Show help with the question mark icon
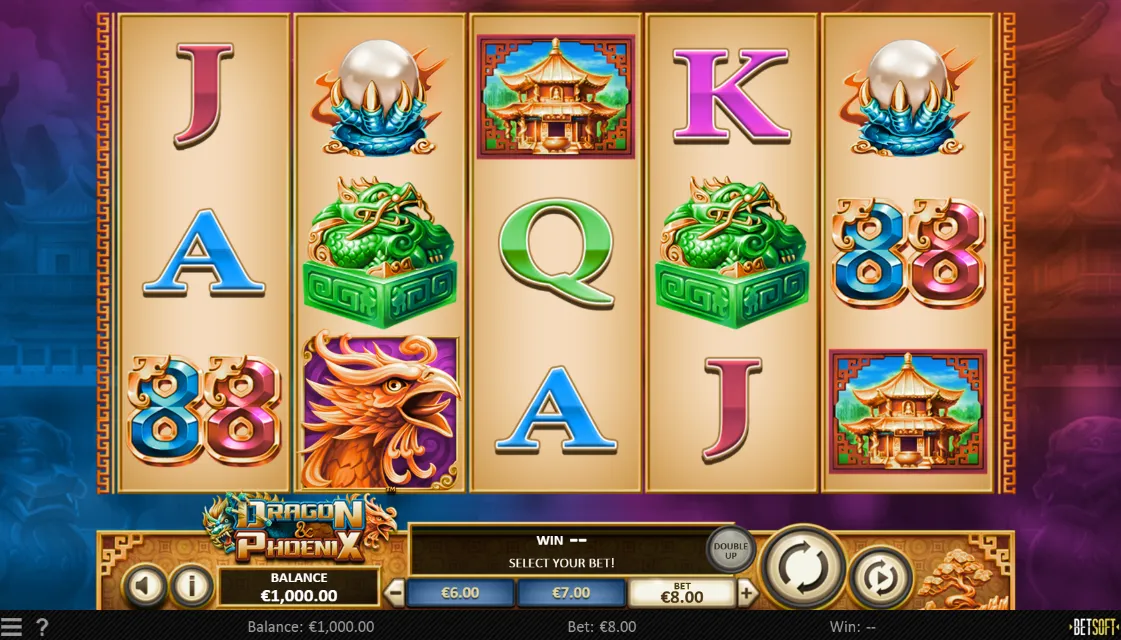Screen dimensions: 1121x640 pyautogui.click(x=42, y=628)
